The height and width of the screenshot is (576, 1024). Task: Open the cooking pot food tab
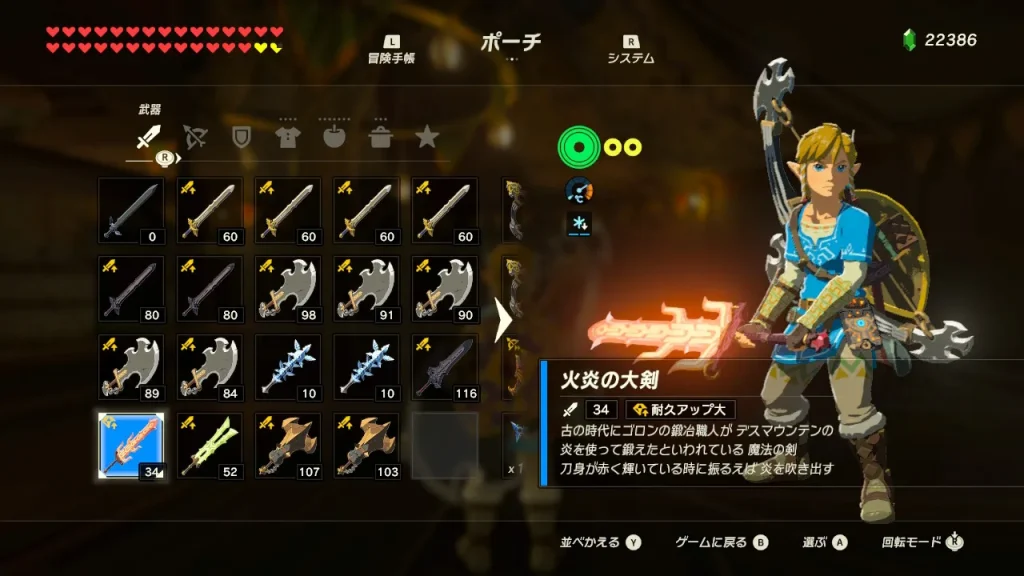(381, 137)
